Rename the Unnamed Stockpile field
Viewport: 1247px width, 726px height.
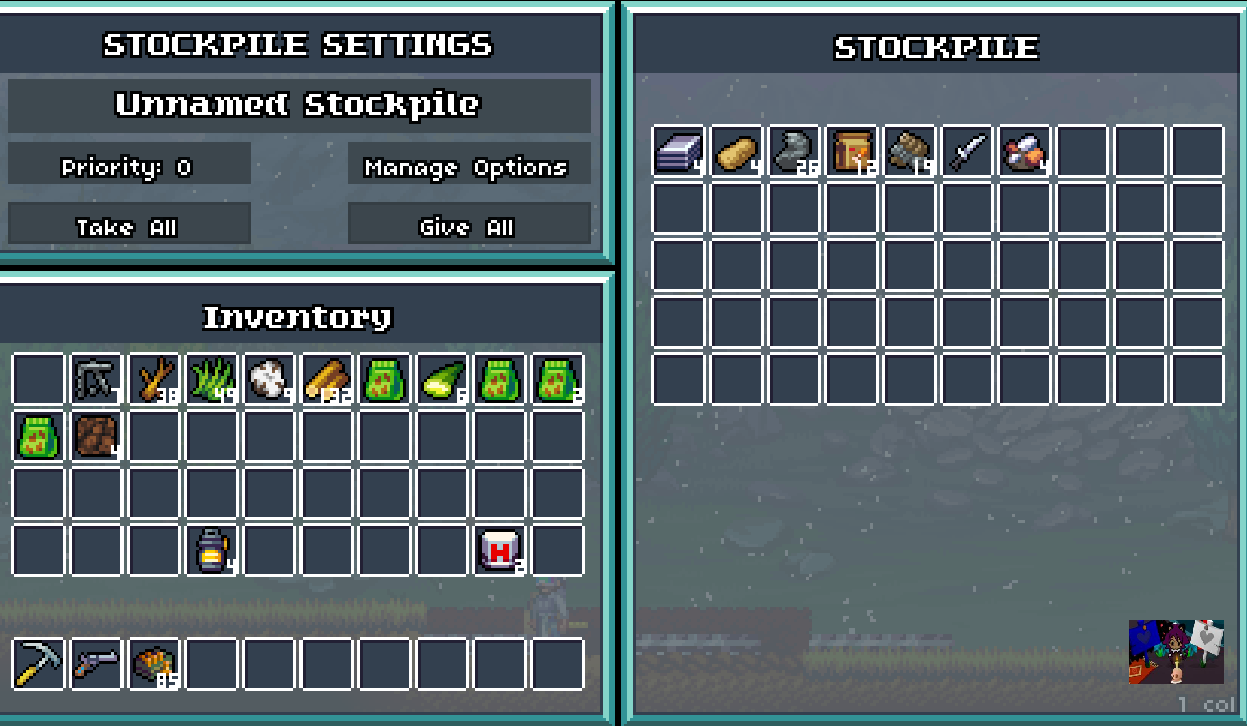point(299,106)
